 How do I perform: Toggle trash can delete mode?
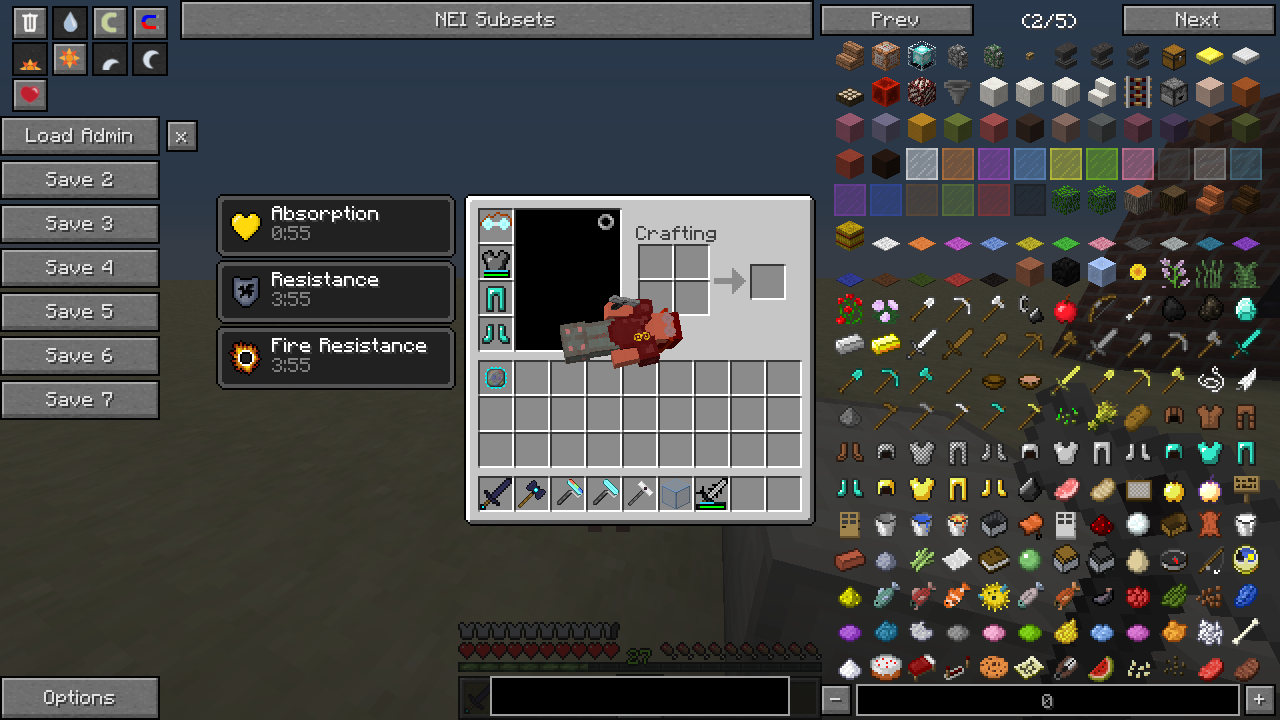[x=30, y=22]
